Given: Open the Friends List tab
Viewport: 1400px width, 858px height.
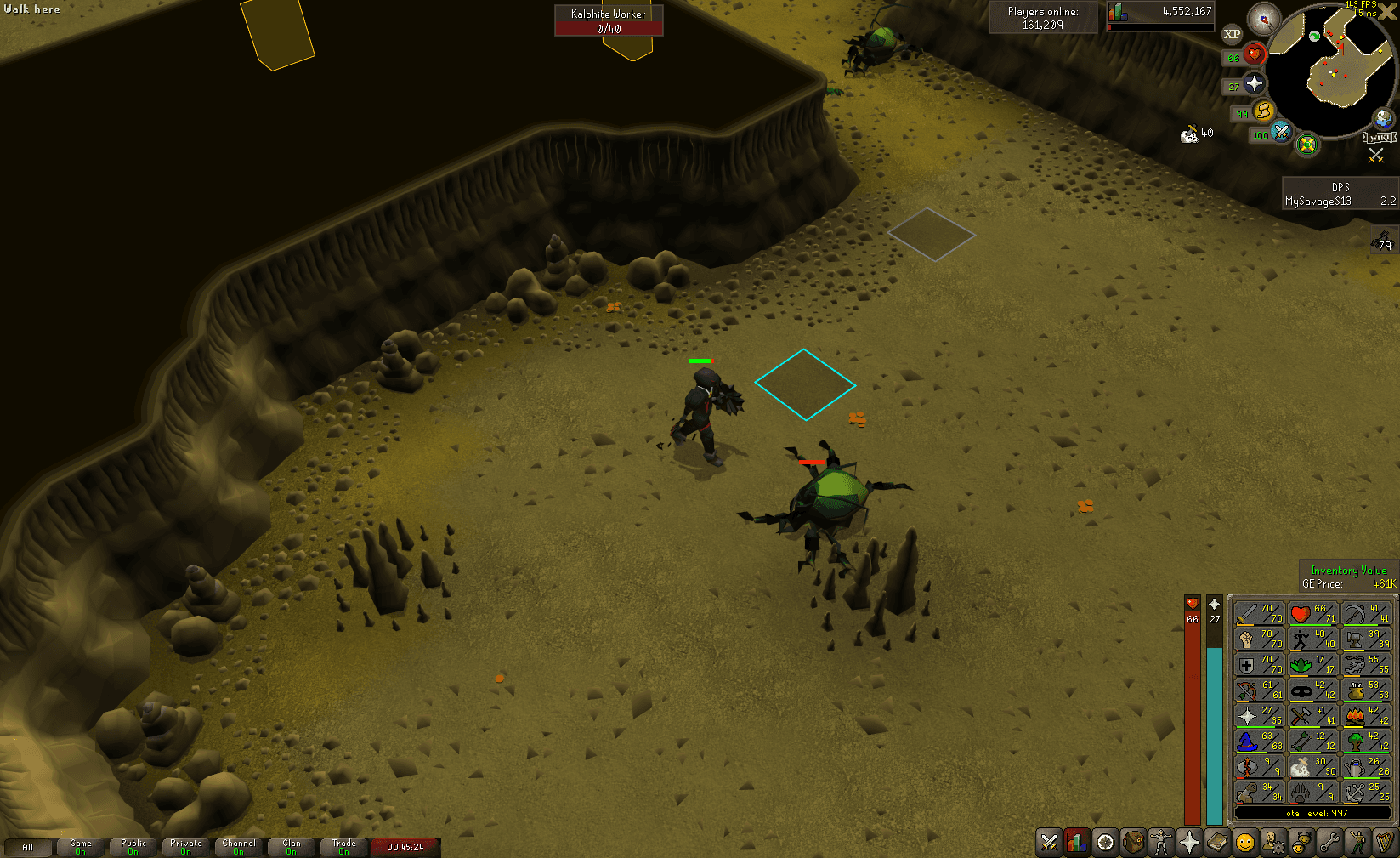Looking at the screenshot, I should (1301, 844).
